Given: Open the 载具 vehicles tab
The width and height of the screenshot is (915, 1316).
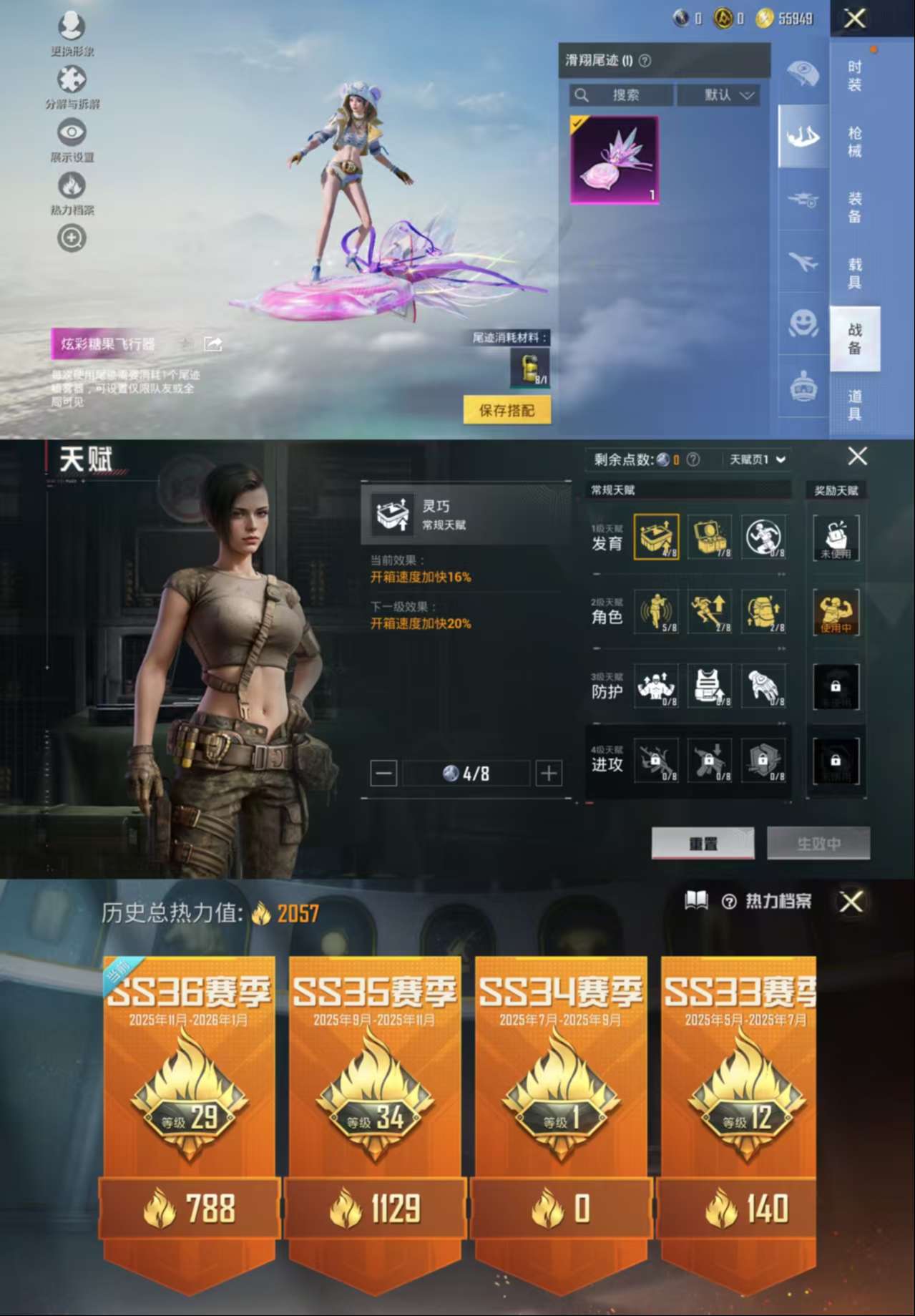Looking at the screenshot, I should click(x=854, y=273).
